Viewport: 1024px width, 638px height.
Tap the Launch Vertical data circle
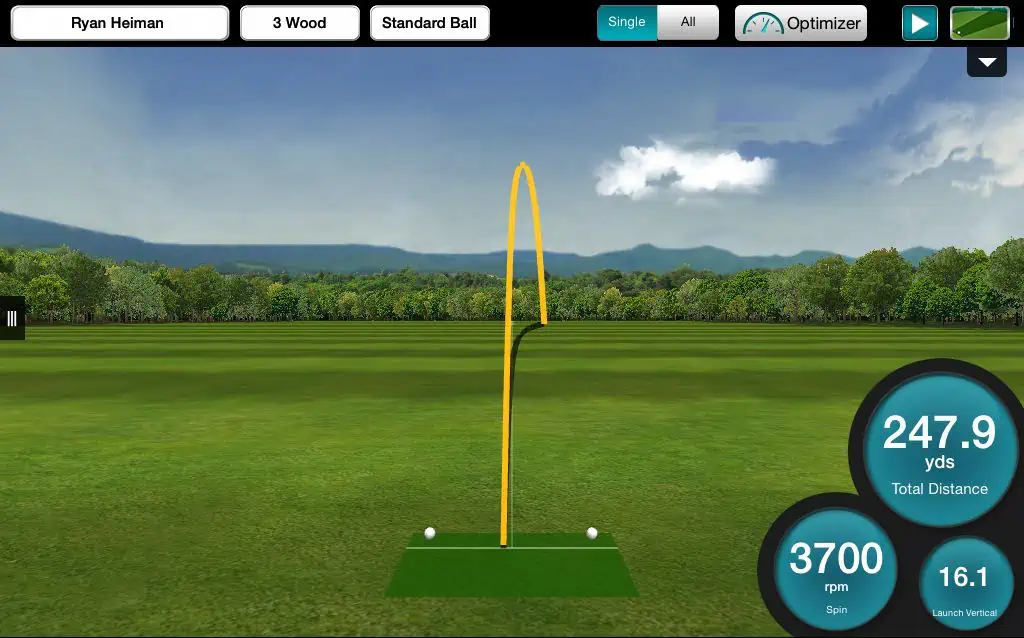pyautogui.click(x=965, y=583)
